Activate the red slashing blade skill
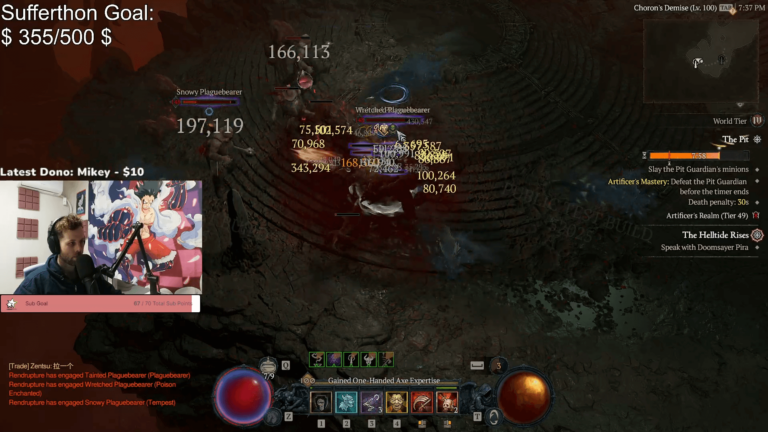 (422, 402)
